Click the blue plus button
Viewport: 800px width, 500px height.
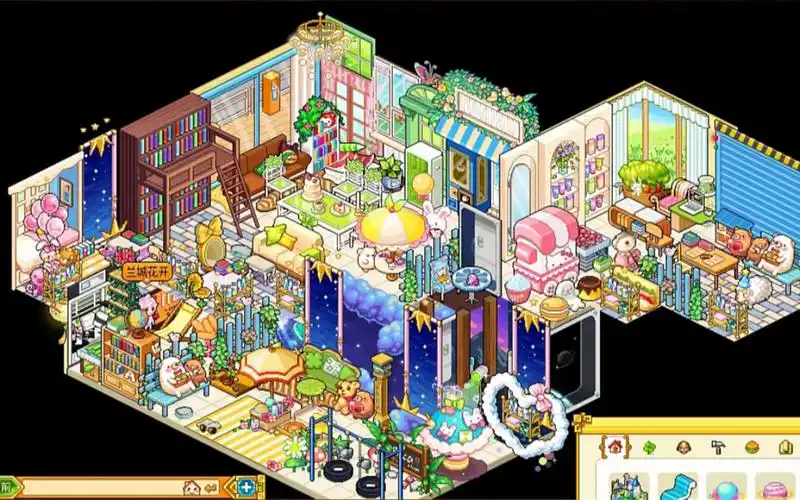[x=247, y=488]
